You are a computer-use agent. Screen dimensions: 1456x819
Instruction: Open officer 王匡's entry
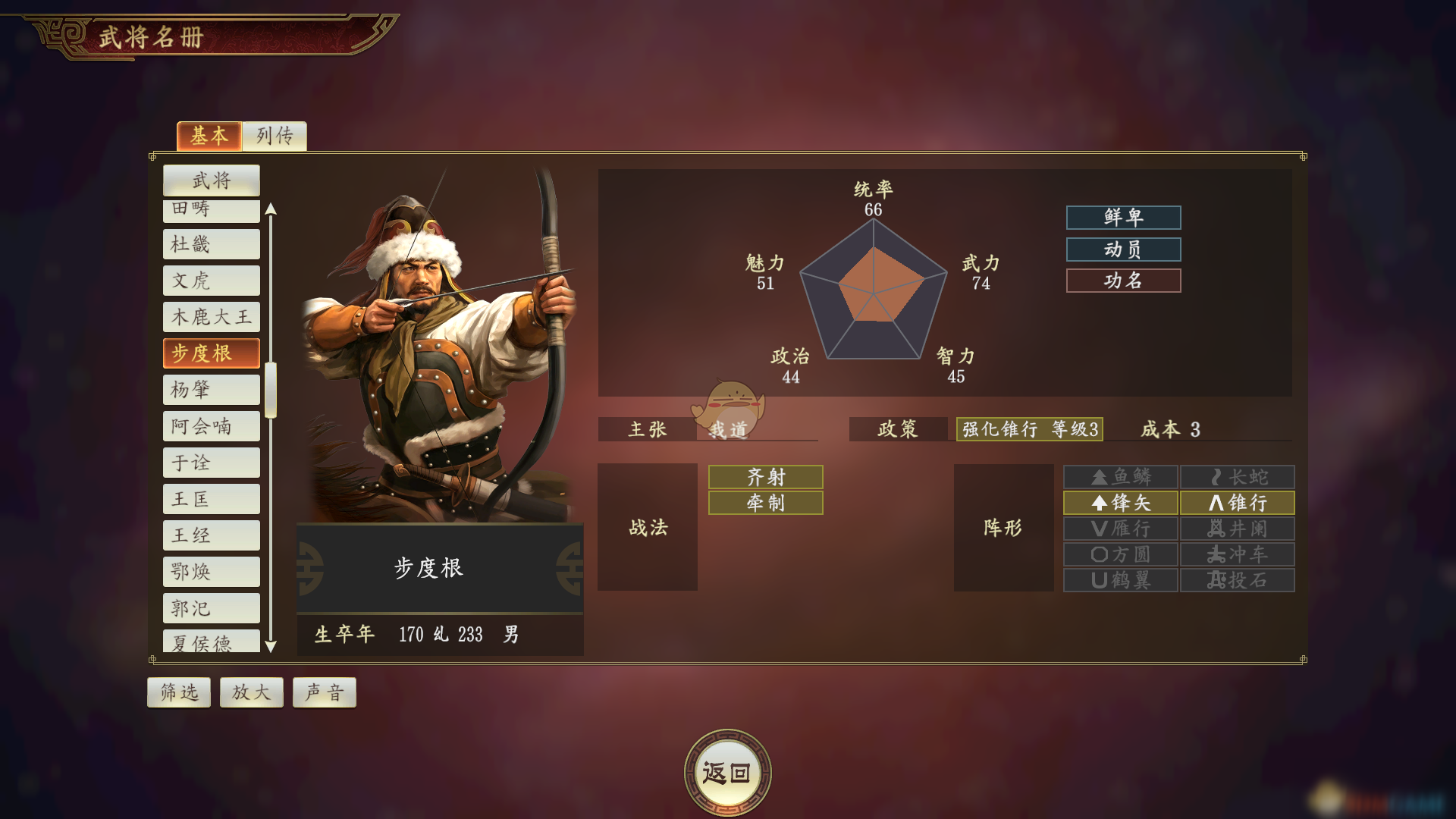(x=211, y=499)
